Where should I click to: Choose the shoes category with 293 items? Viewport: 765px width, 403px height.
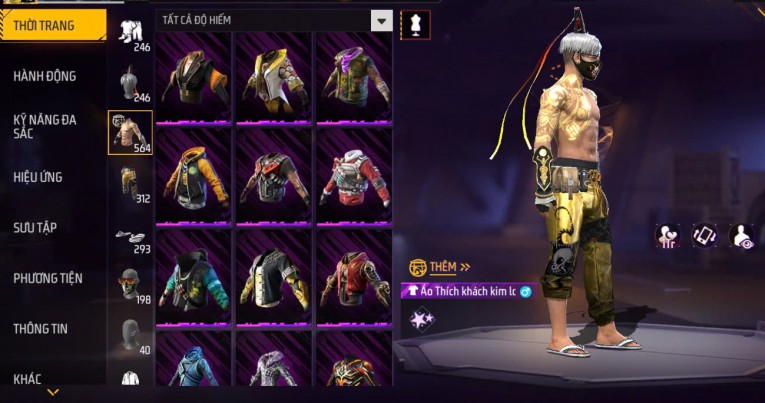[130, 236]
